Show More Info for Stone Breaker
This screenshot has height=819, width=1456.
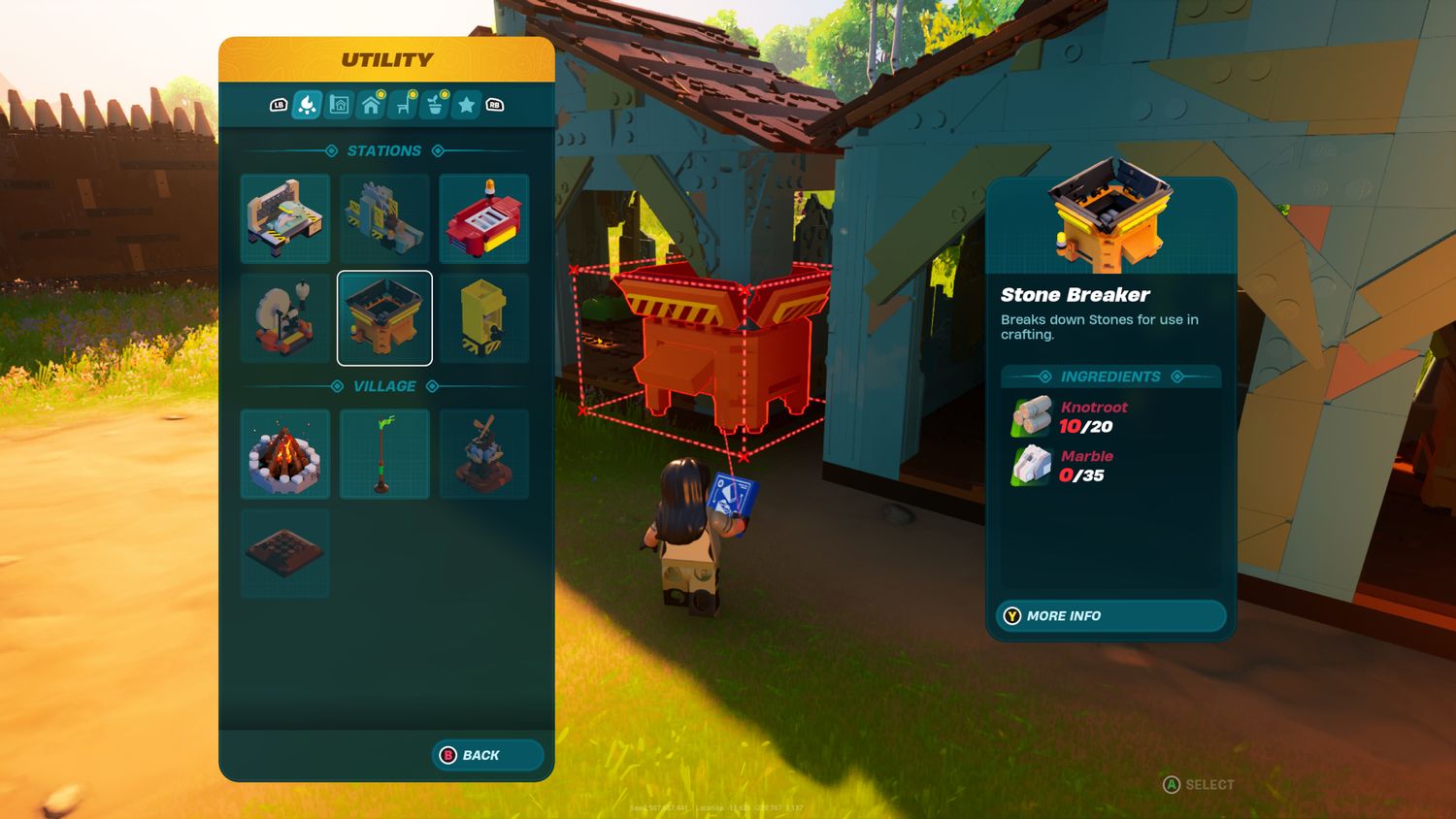(x=1110, y=616)
